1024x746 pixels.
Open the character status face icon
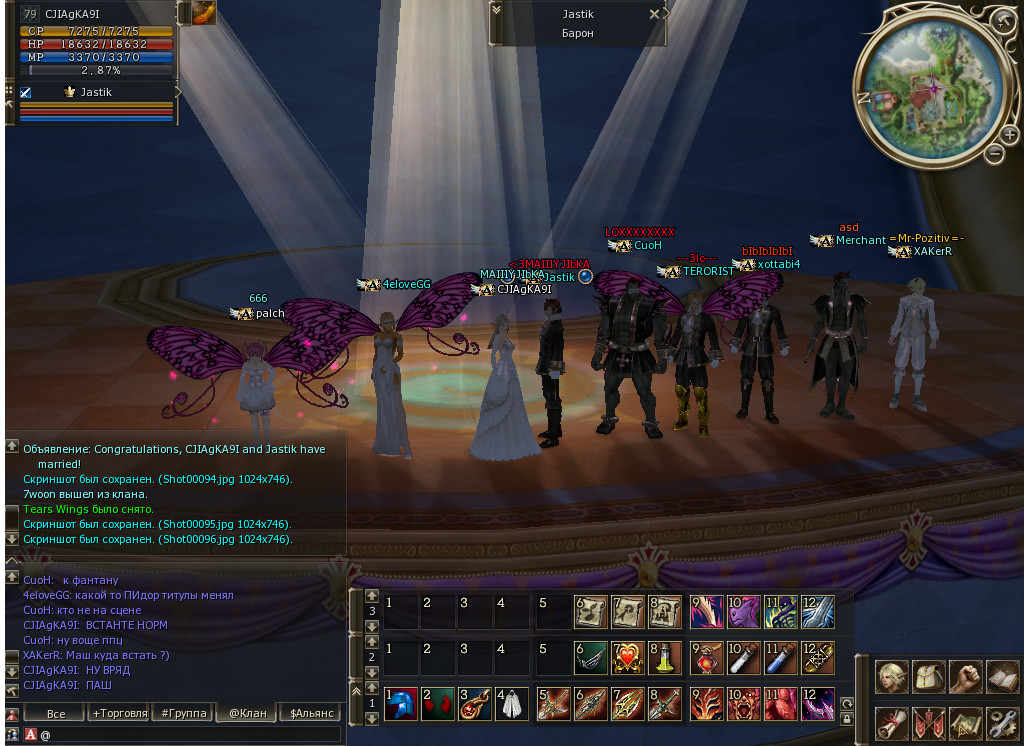[x=892, y=677]
